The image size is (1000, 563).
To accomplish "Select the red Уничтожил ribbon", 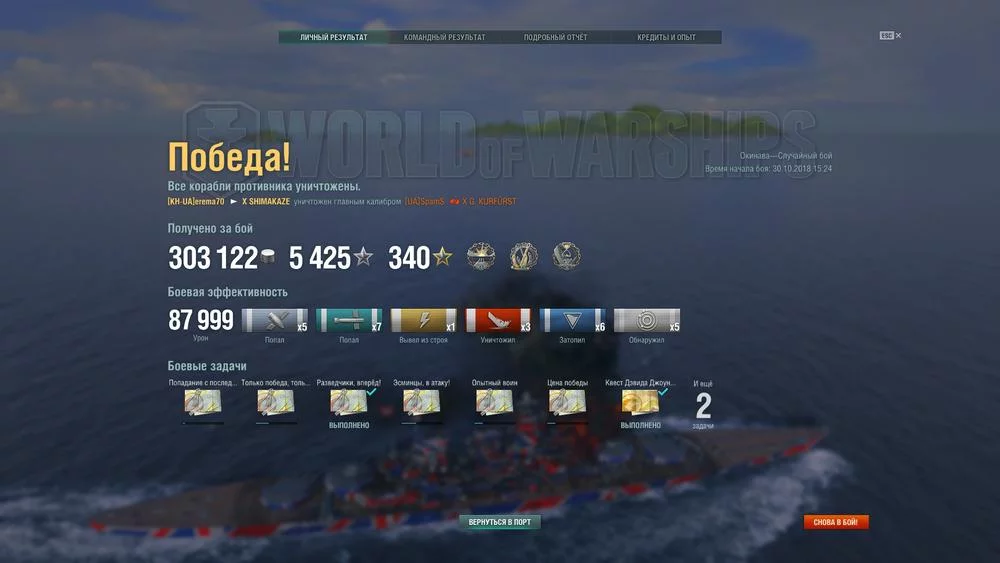I will point(498,321).
